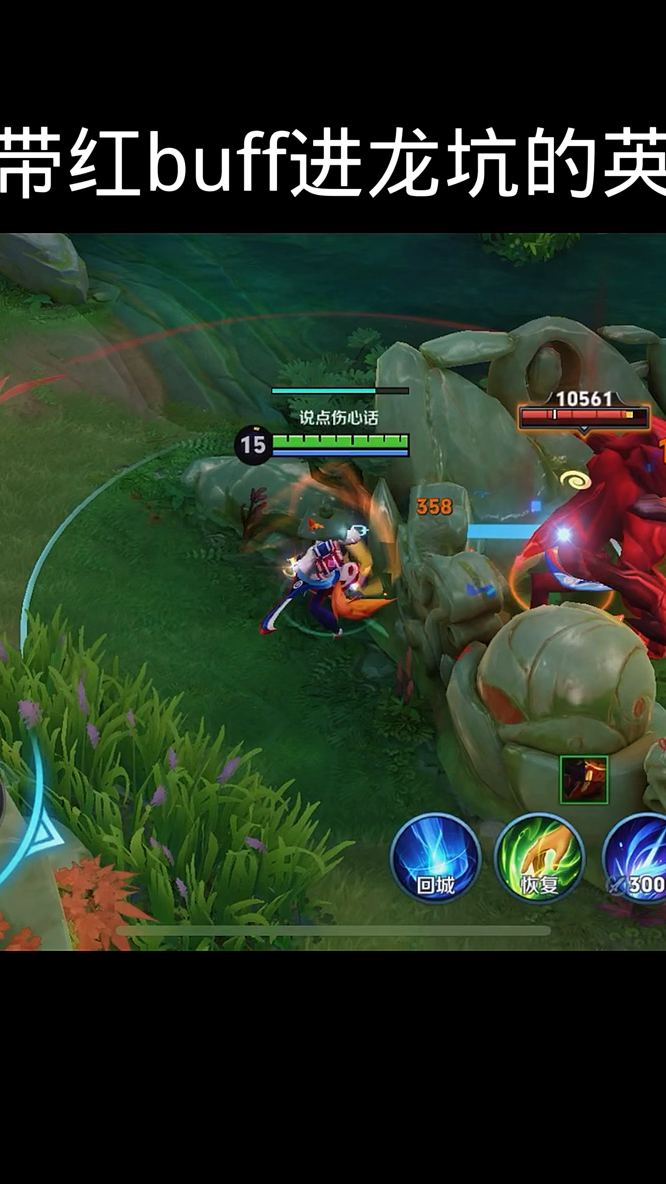Use the 恢复 restore ability
This screenshot has height=1184, width=666.
click(x=539, y=858)
